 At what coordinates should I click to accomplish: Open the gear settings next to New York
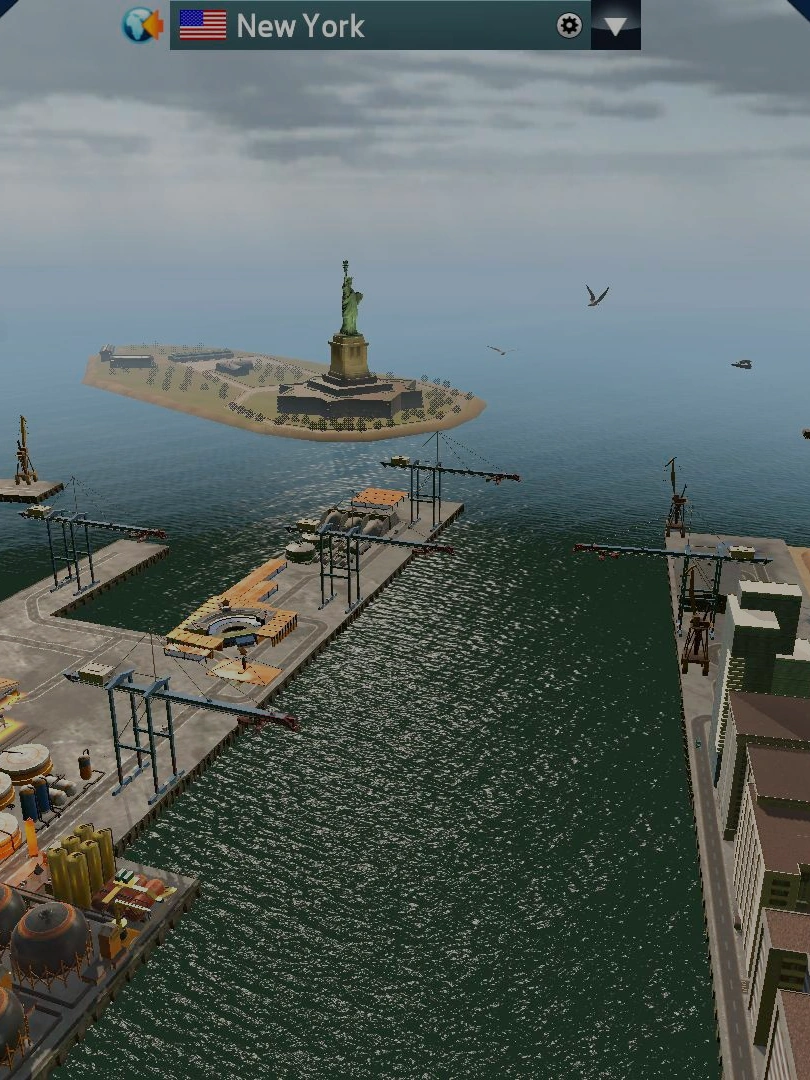569,26
